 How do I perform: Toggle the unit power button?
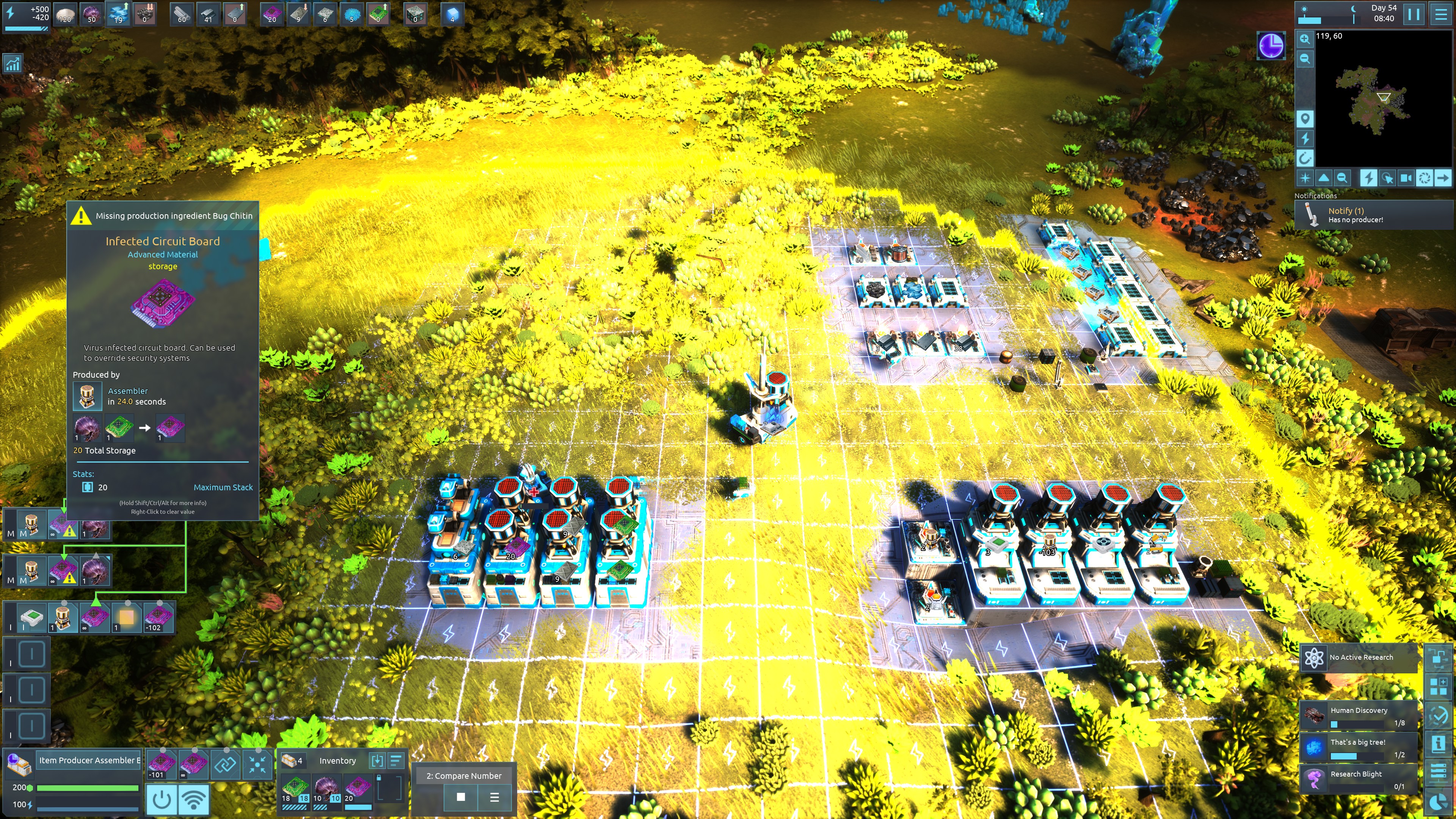click(x=162, y=800)
